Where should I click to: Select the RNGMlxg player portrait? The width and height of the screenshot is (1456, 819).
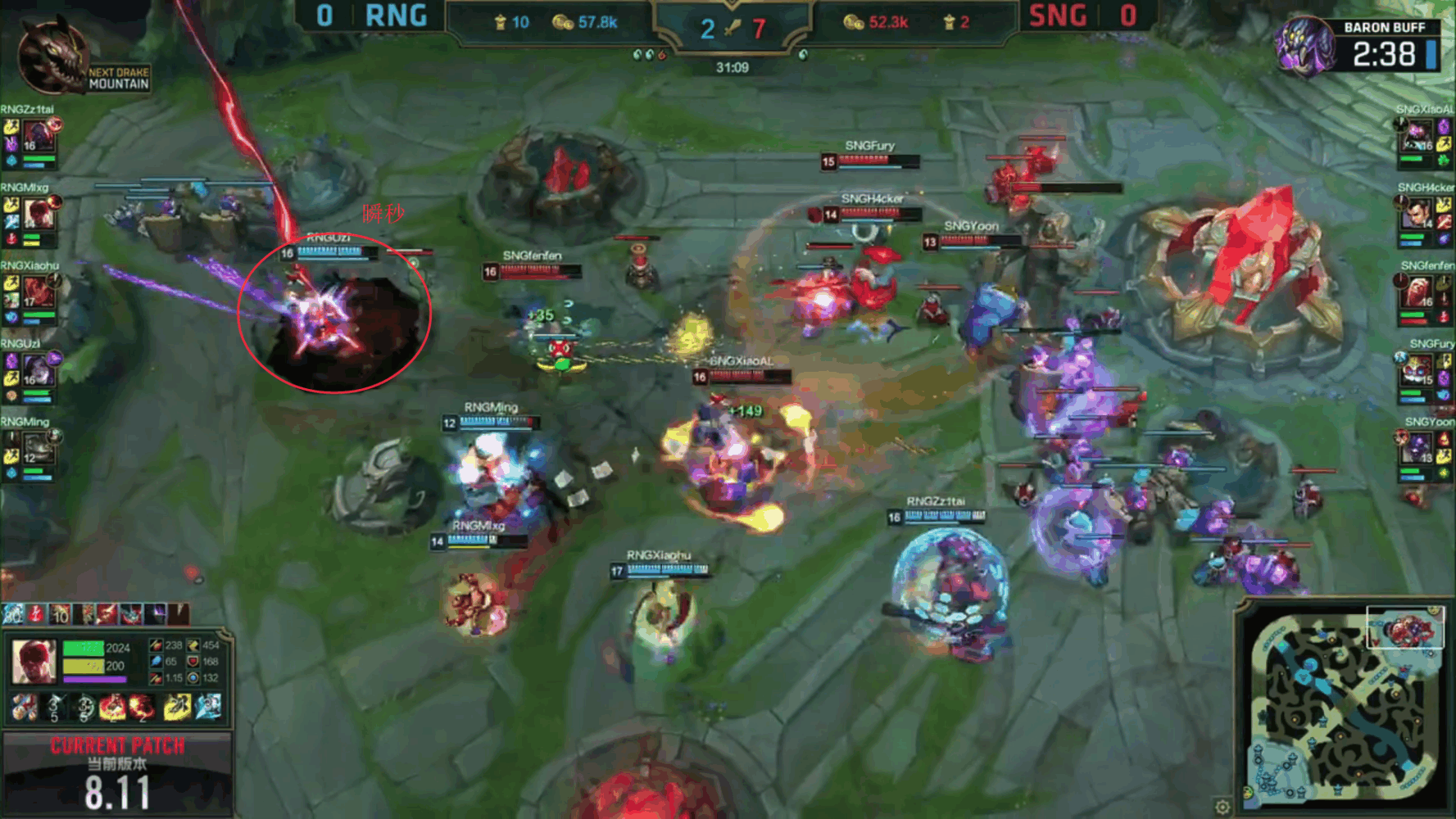37,214
